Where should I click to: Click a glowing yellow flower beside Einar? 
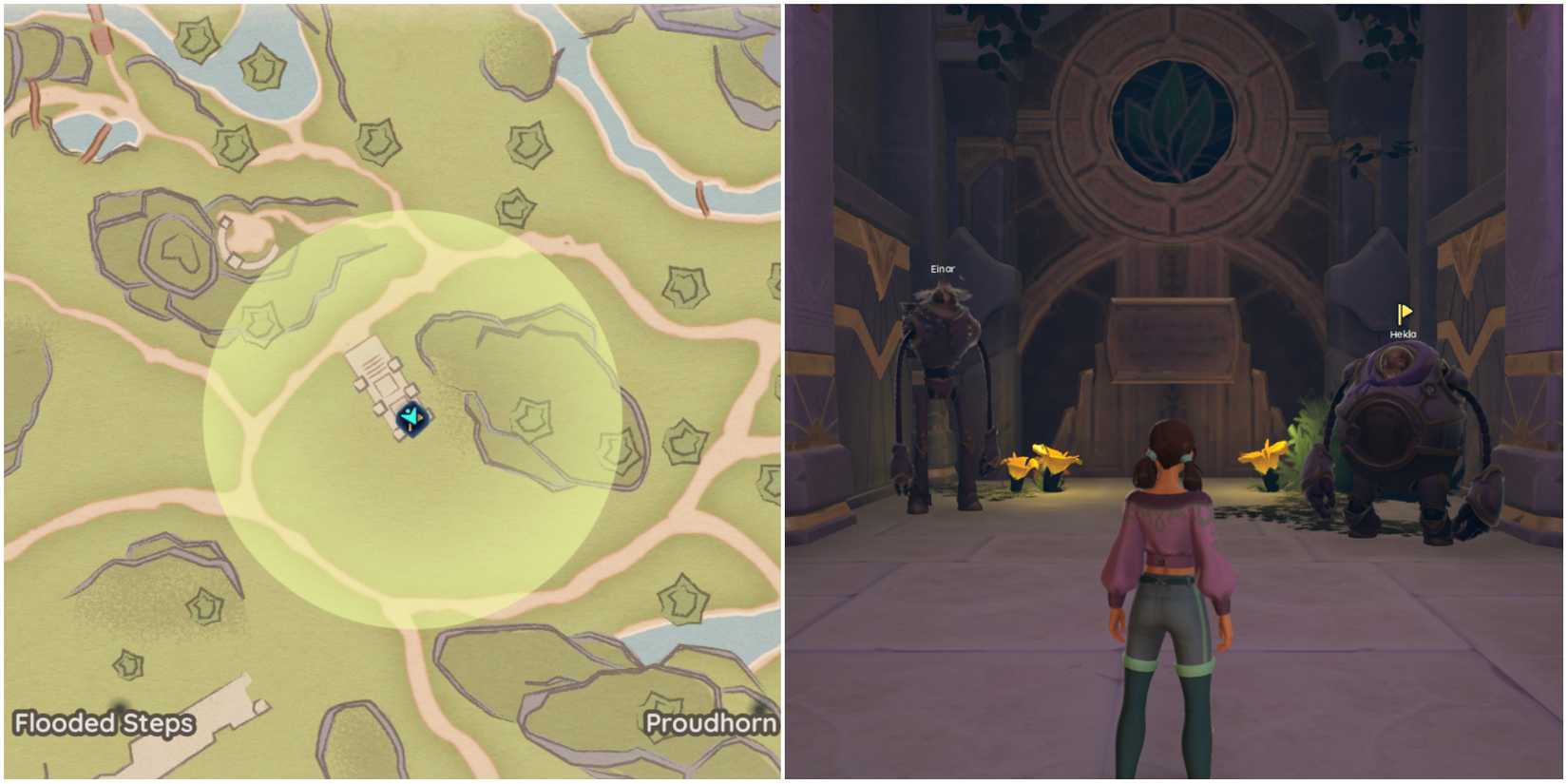(x=1045, y=461)
